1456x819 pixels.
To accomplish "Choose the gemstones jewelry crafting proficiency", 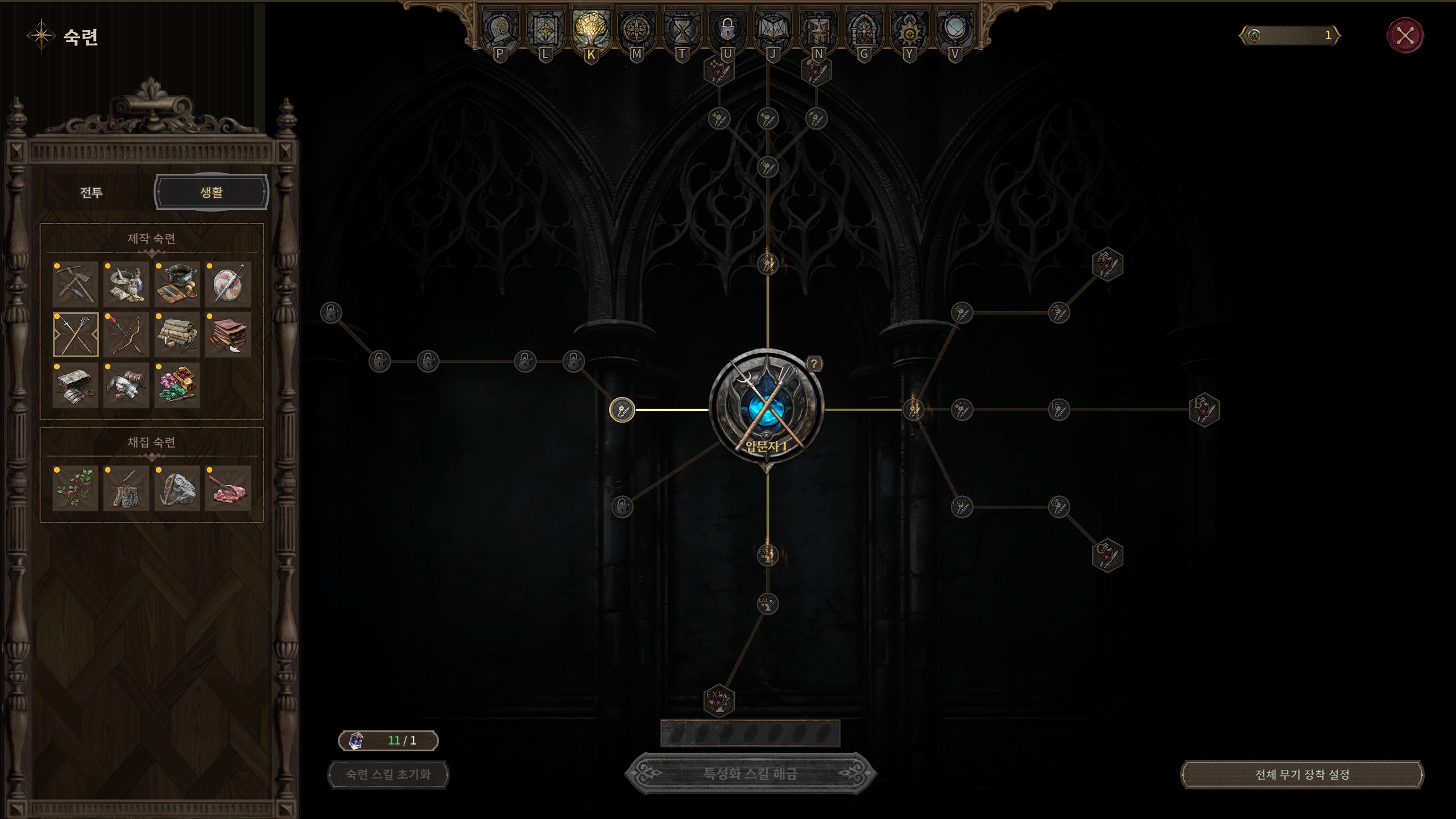I will click(x=177, y=385).
